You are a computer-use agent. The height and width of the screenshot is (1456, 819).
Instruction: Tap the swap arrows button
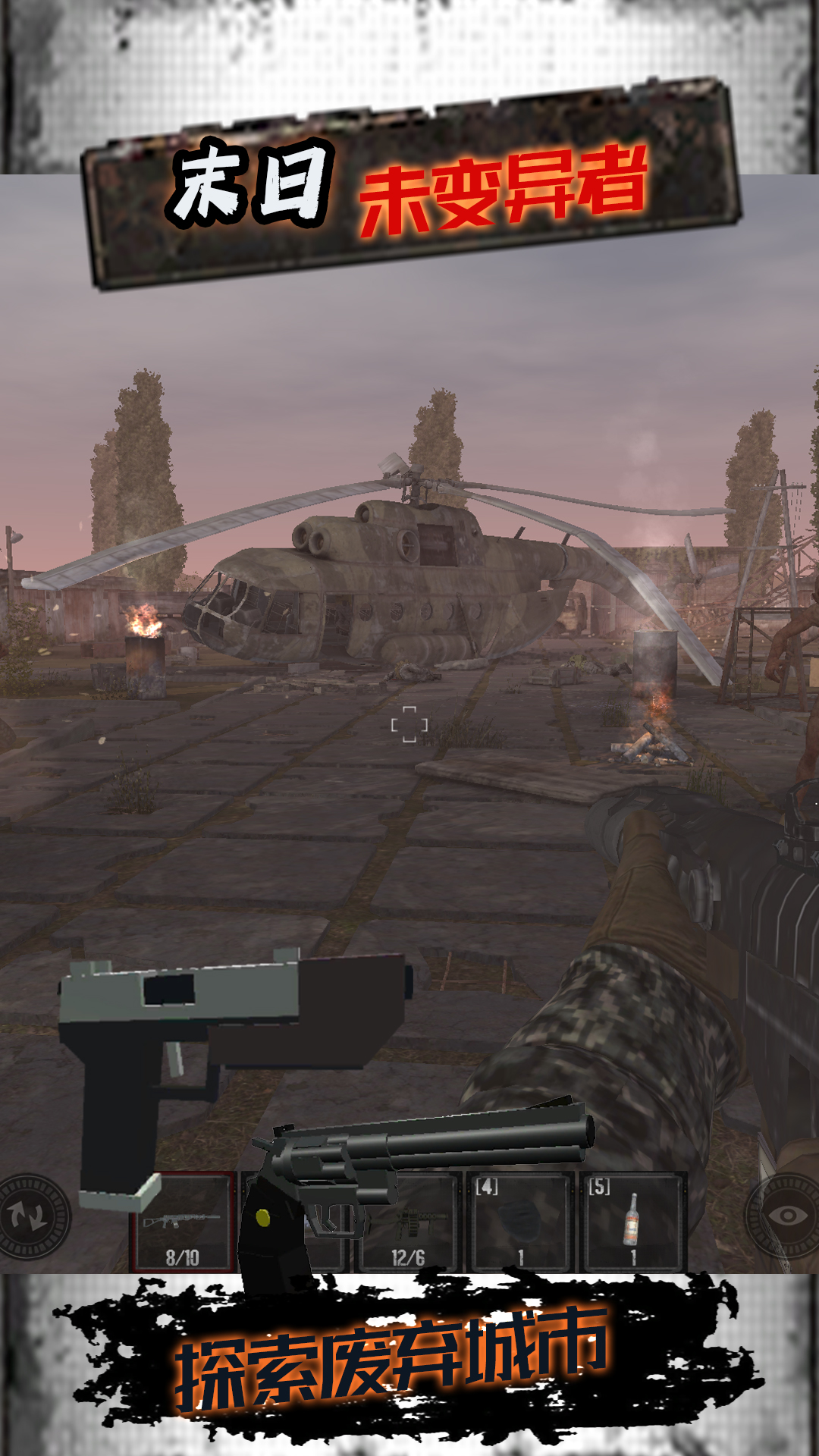(x=32, y=1217)
